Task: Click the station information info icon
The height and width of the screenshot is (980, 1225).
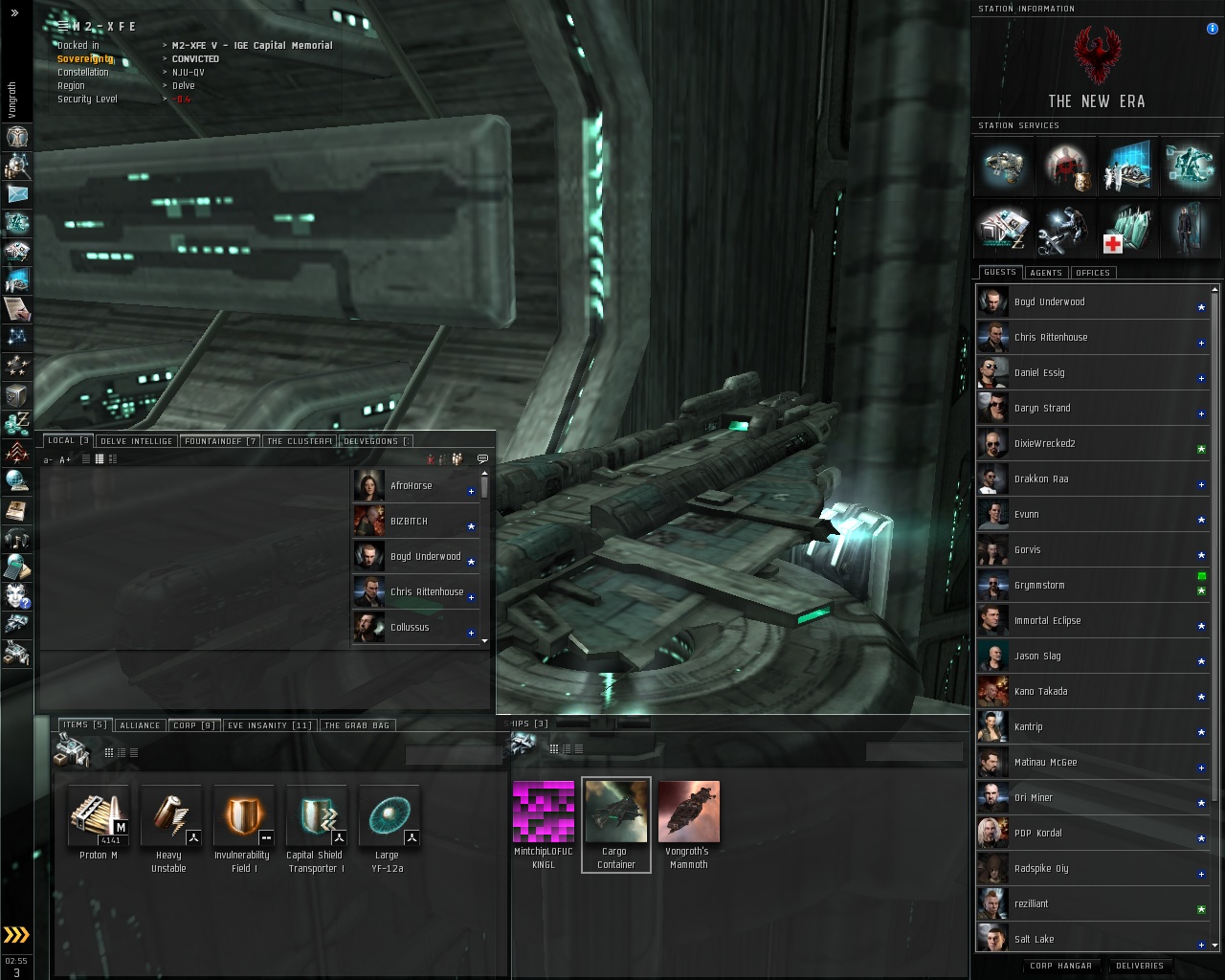Action: 1213,29
